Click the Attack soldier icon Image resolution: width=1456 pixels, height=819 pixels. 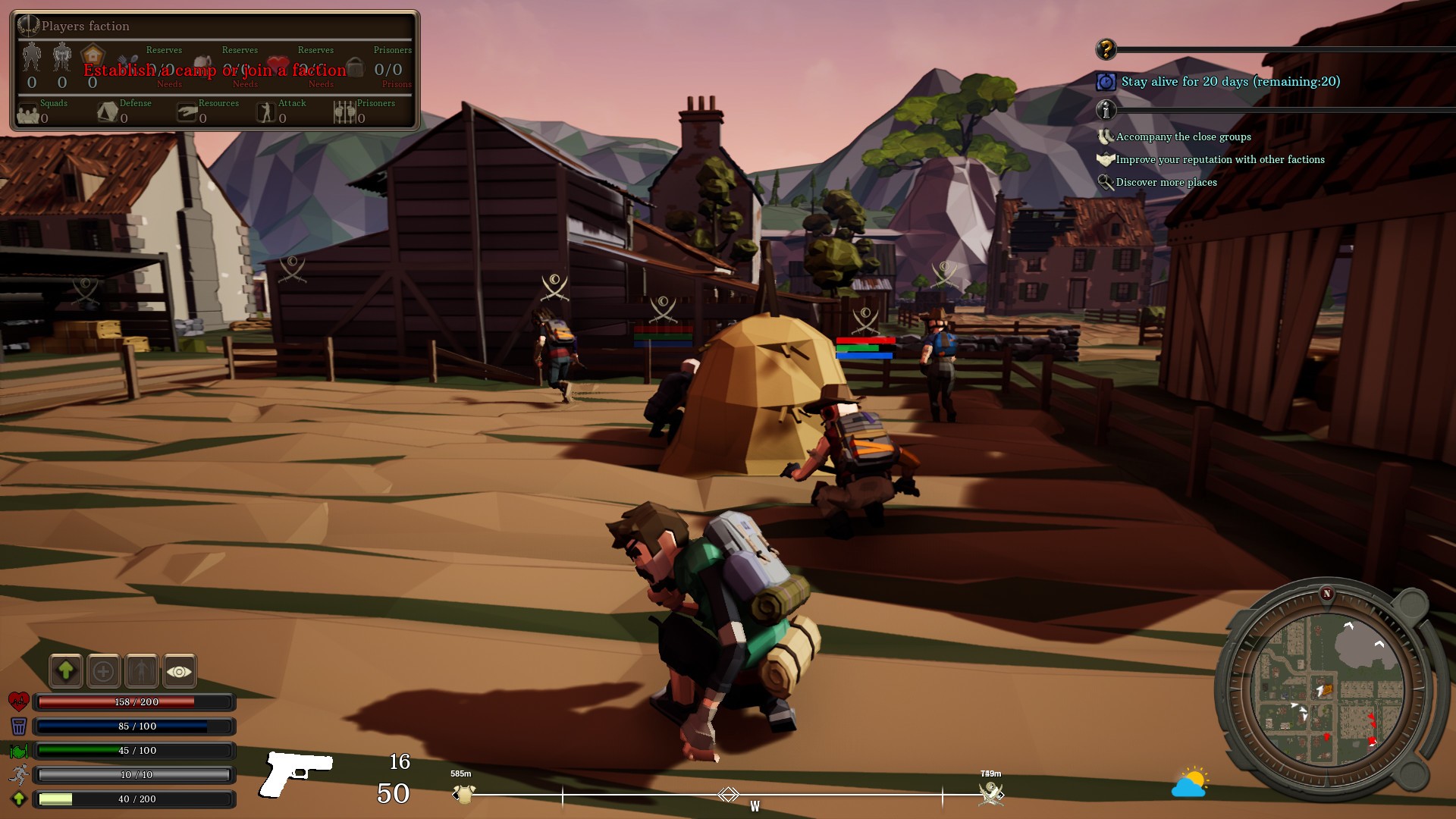click(265, 112)
